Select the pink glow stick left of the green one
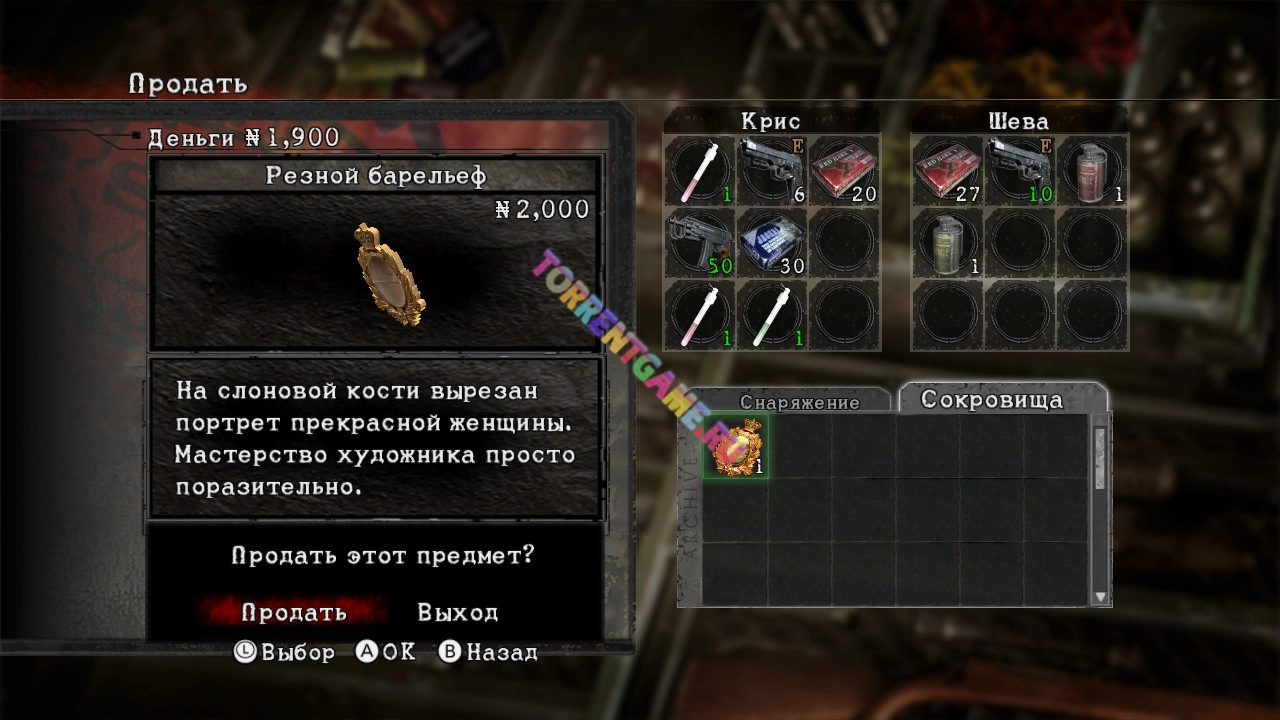1280x720 pixels. point(699,316)
